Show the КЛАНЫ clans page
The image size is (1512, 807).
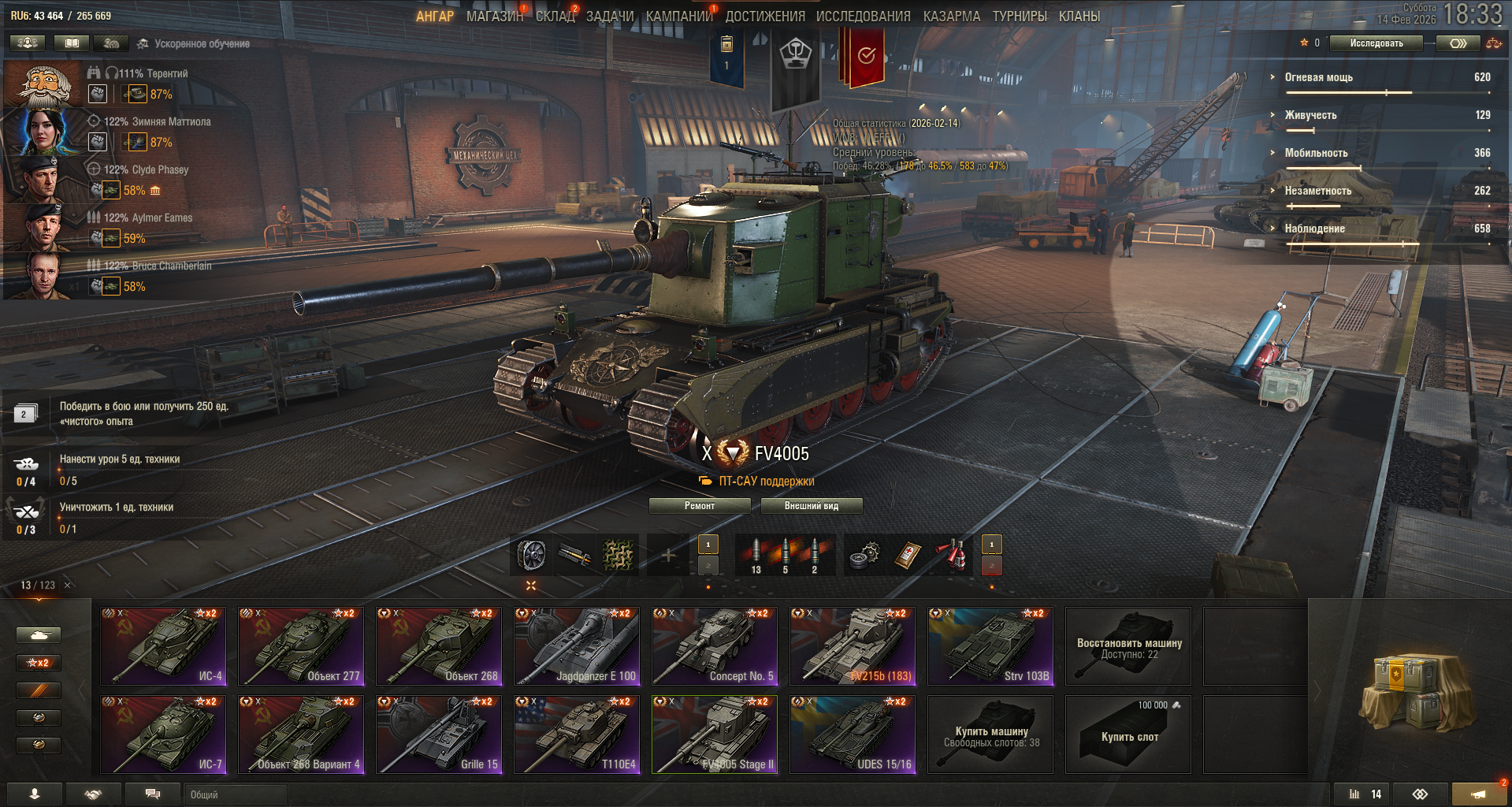point(1079,16)
